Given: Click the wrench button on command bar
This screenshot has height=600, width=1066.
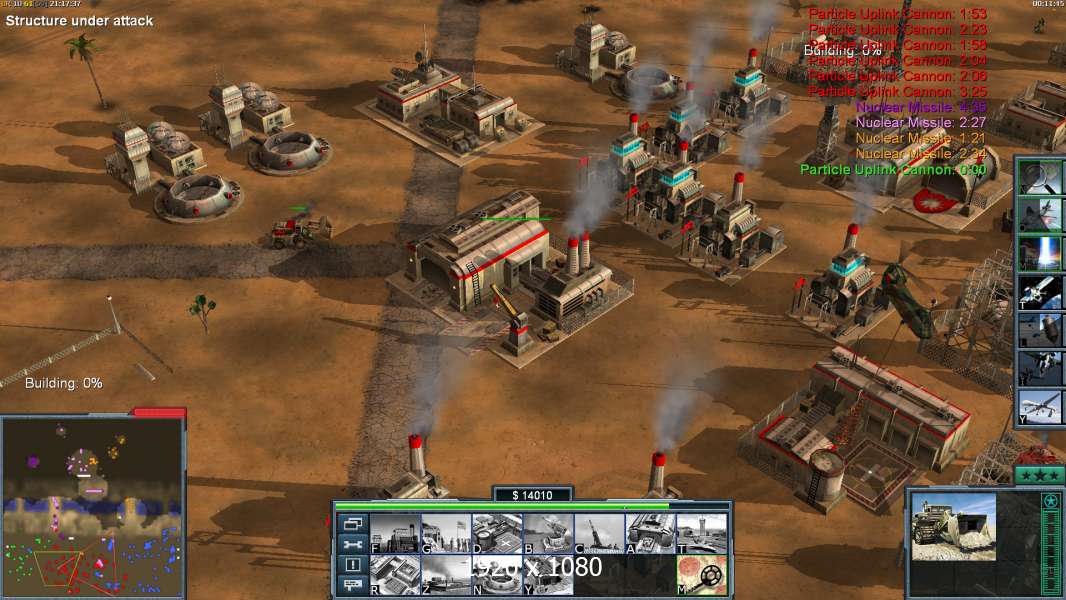Looking at the screenshot, I should (351, 544).
